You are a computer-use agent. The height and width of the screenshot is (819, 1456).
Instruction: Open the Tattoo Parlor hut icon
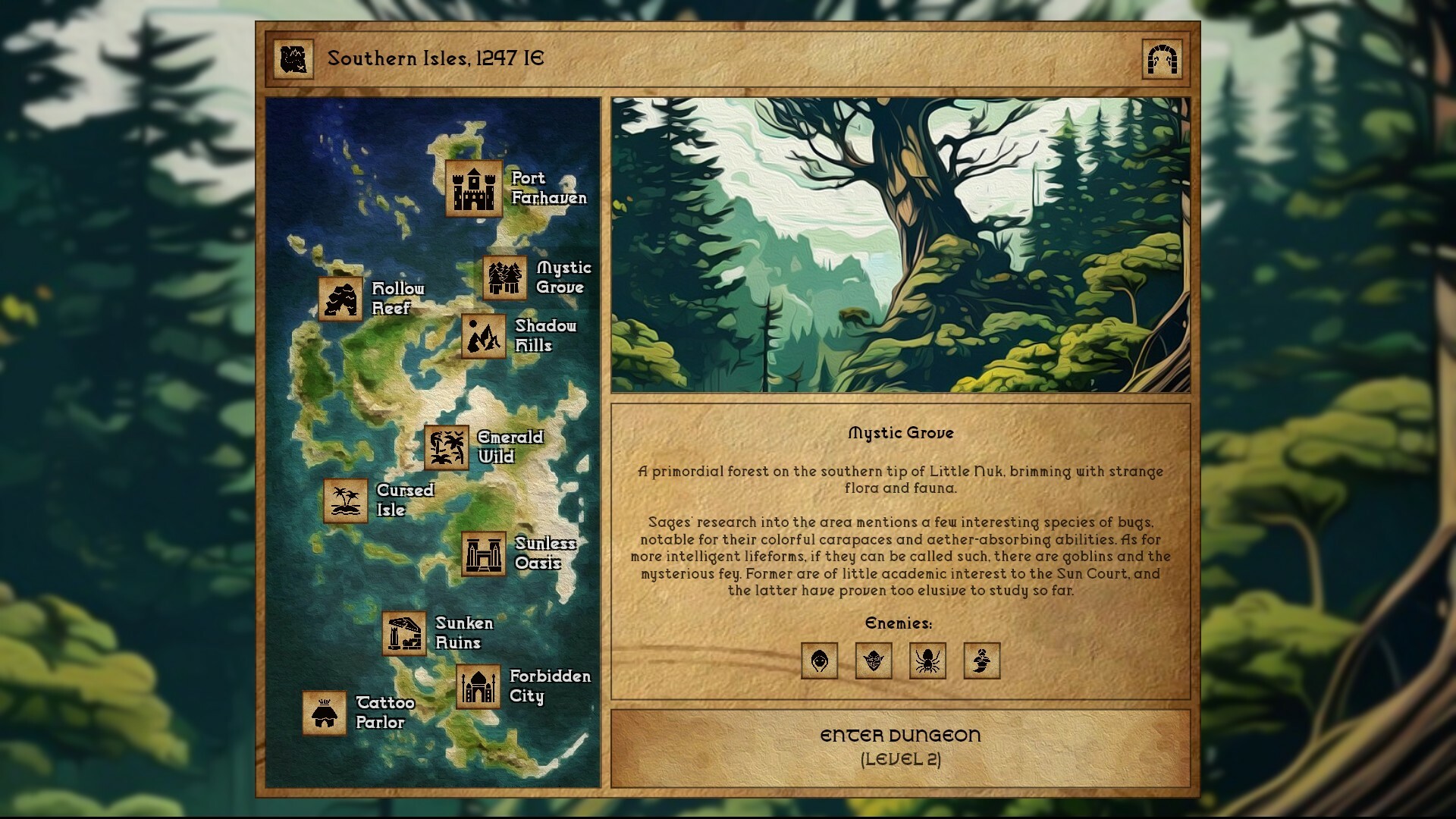coord(326,713)
